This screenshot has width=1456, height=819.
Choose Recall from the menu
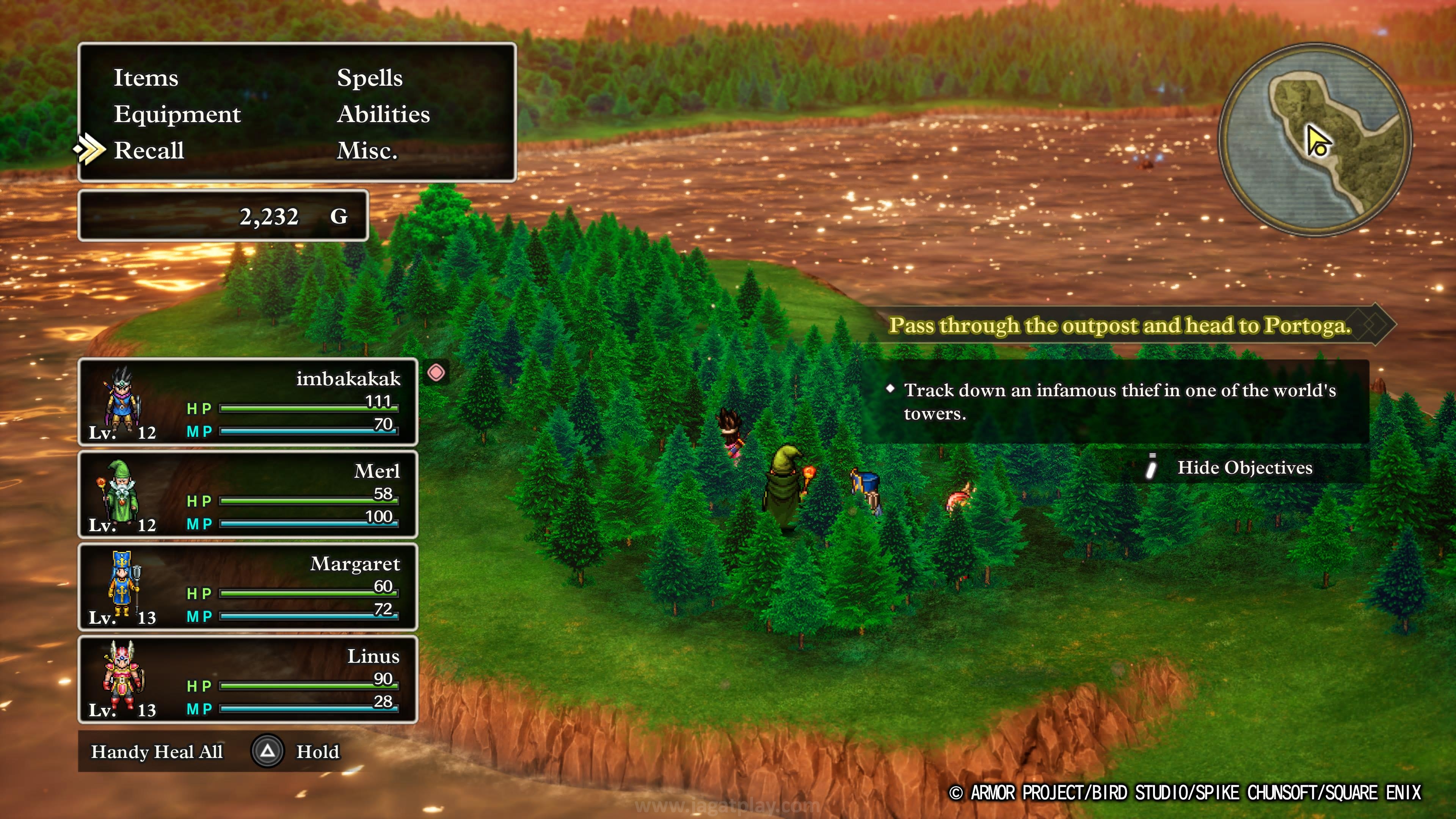tap(149, 151)
